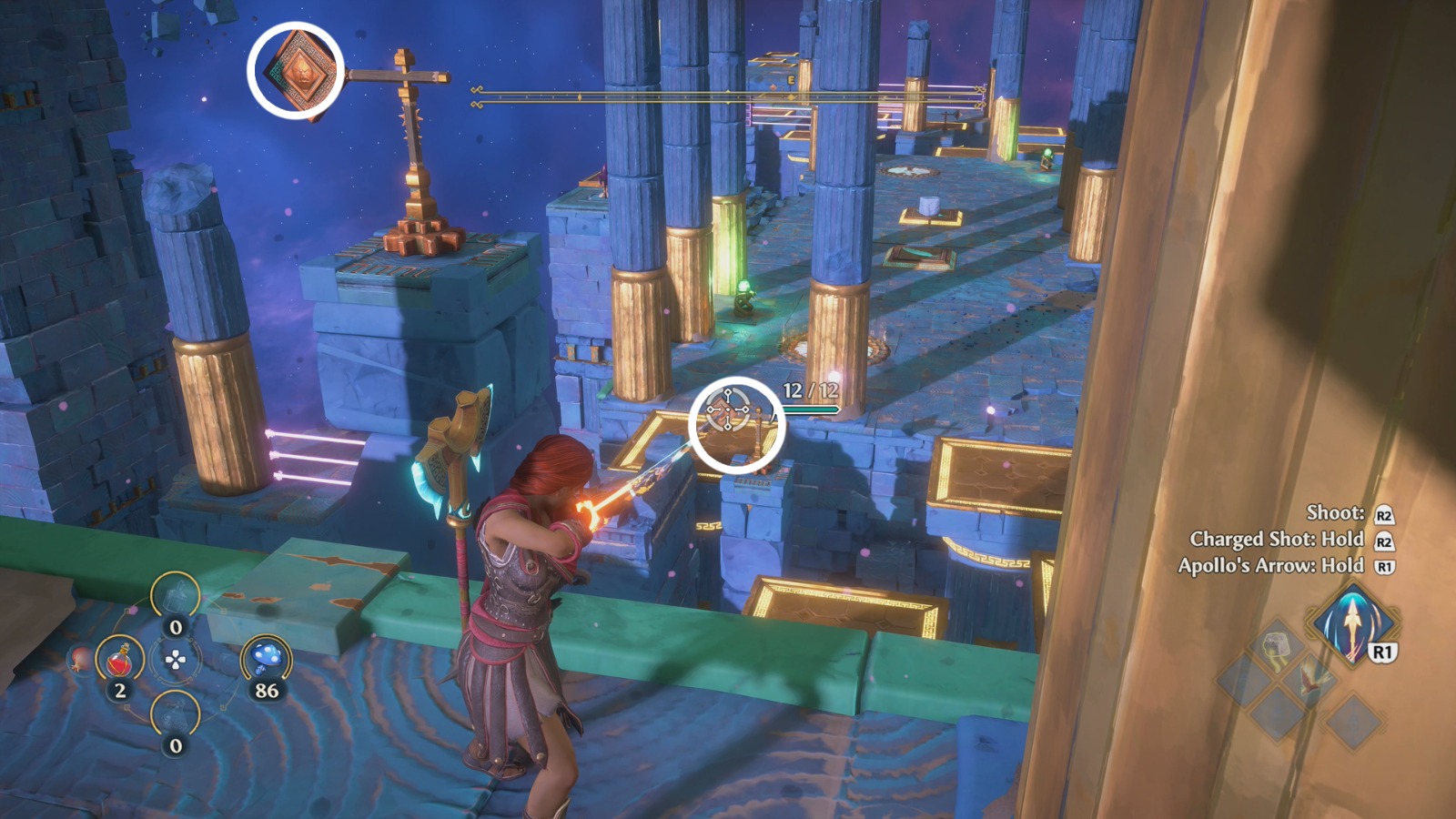Click the aiming reticle in the white circle

point(728,411)
